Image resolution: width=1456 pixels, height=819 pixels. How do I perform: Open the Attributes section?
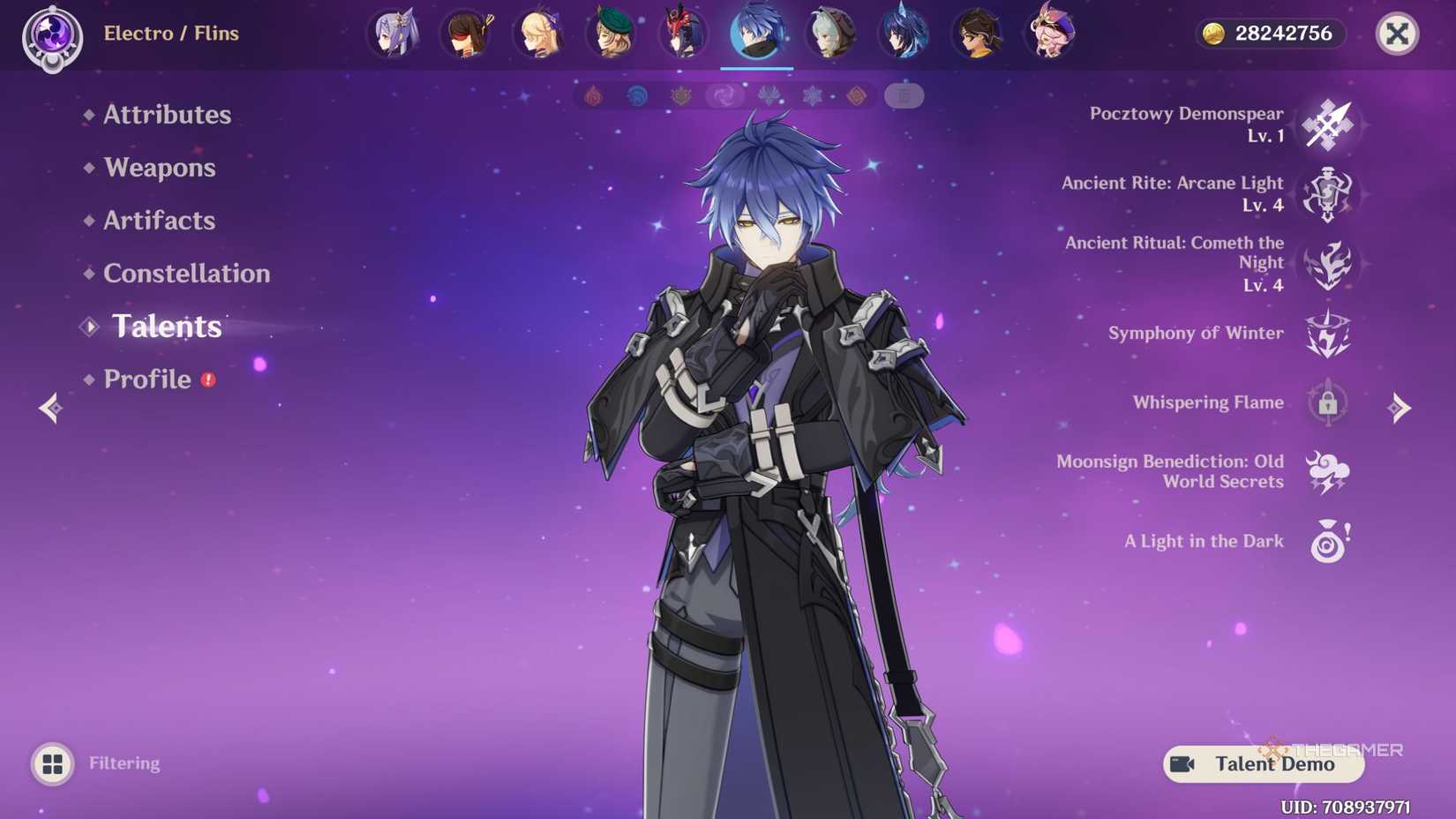[x=167, y=115]
